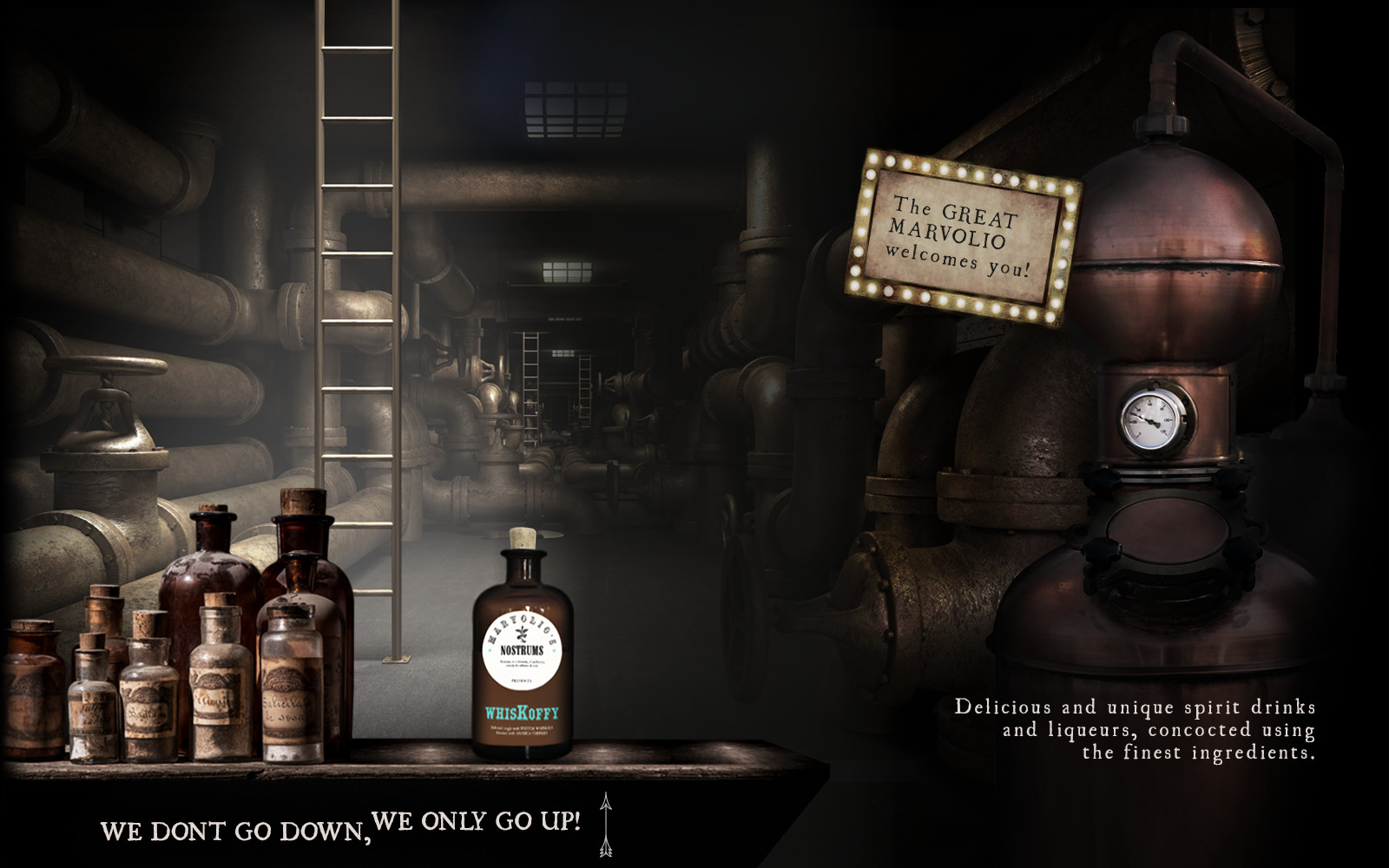Click the 'We only go up!' text
Screen dimensions: 1389x868
(x=476, y=819)
